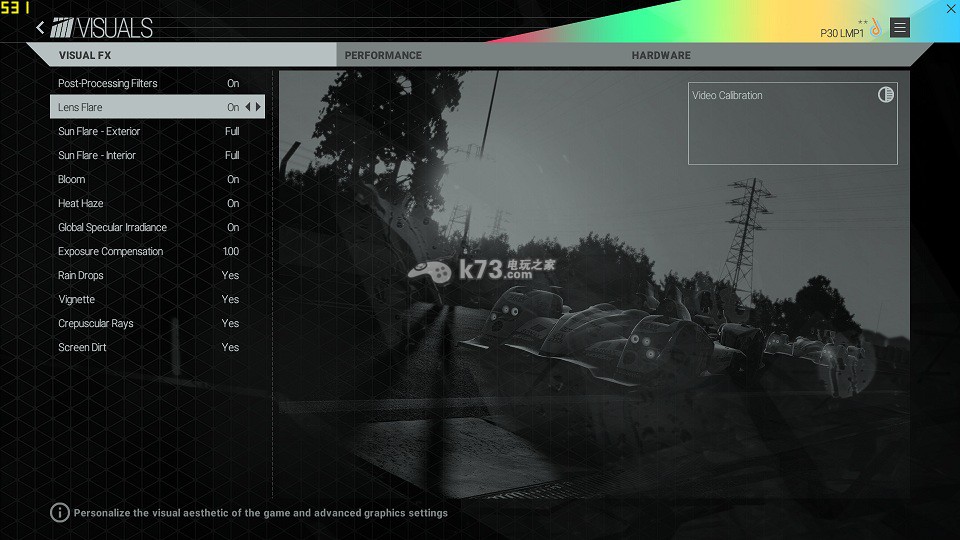Click the Lens Flare right arrow
The image size is (960, 540).
(x=259, y=107)
